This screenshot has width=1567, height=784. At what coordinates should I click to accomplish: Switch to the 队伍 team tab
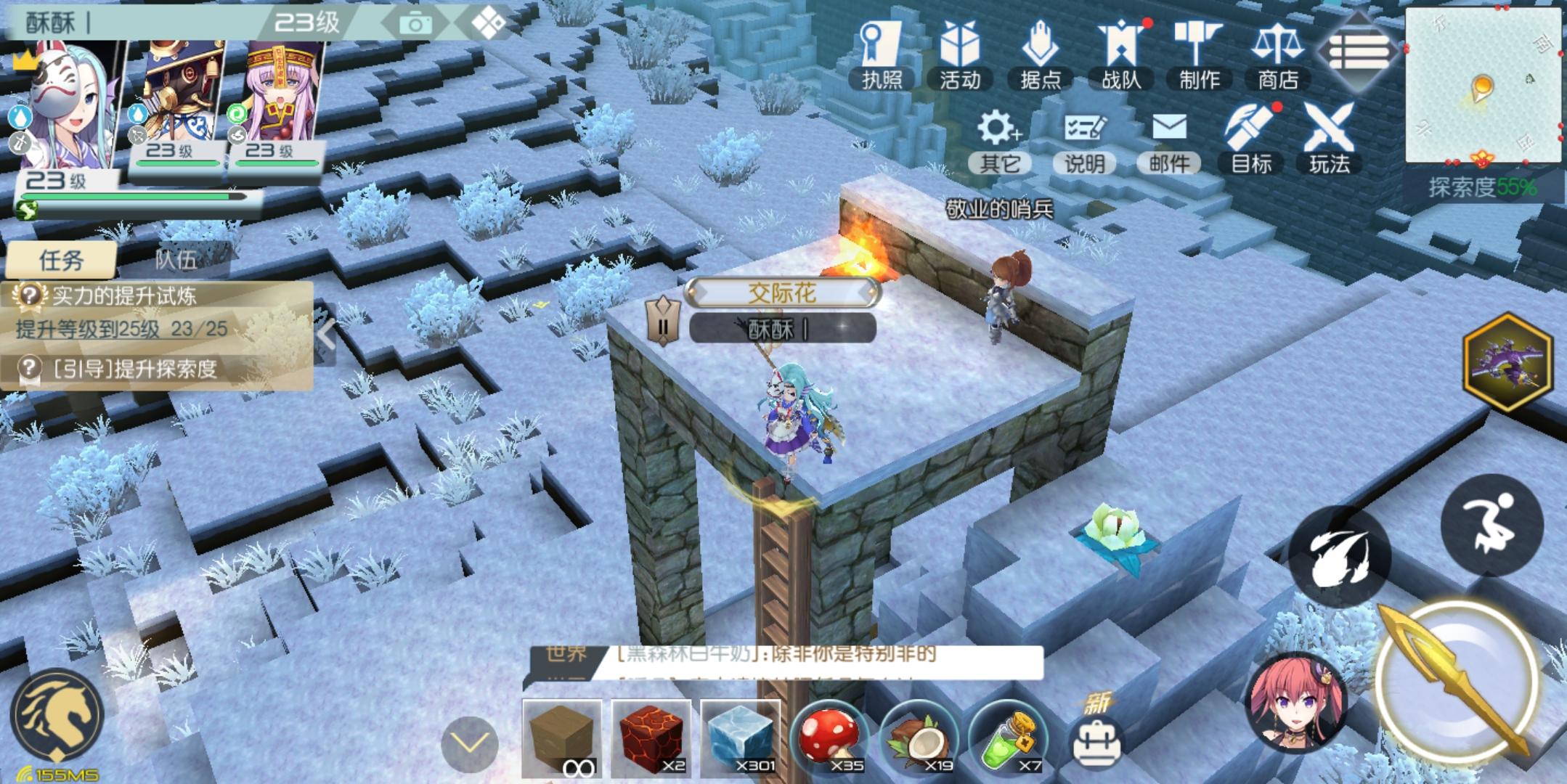(x=175, y=259)
